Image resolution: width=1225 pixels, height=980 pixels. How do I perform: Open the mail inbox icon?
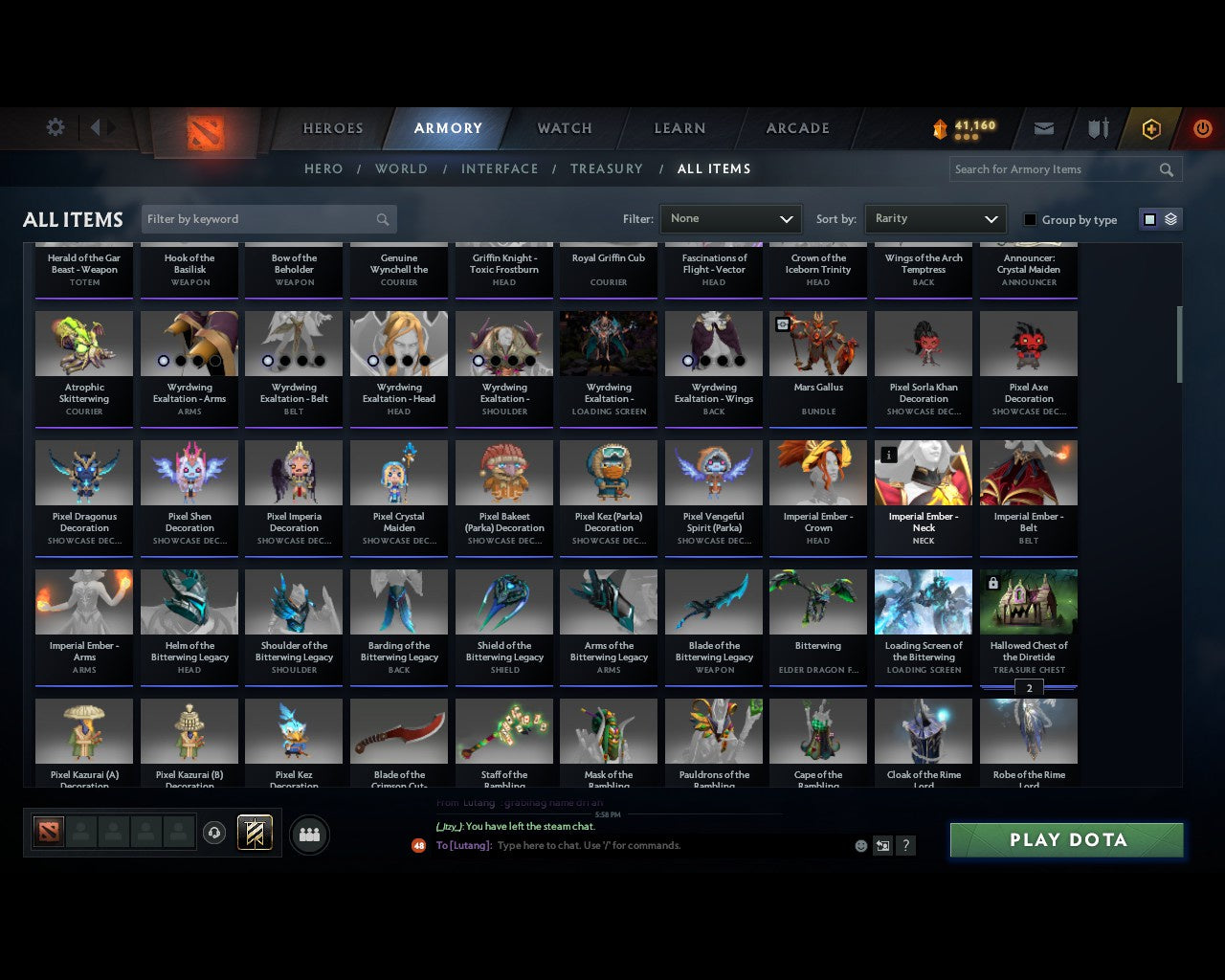1044,127
